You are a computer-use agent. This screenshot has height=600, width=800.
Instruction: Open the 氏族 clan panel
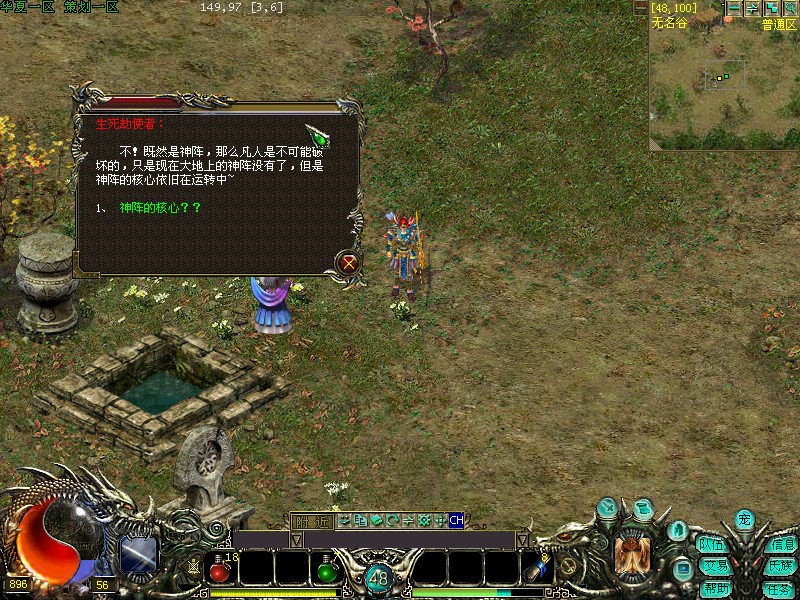pyautogui.click(x=782, y=566)
